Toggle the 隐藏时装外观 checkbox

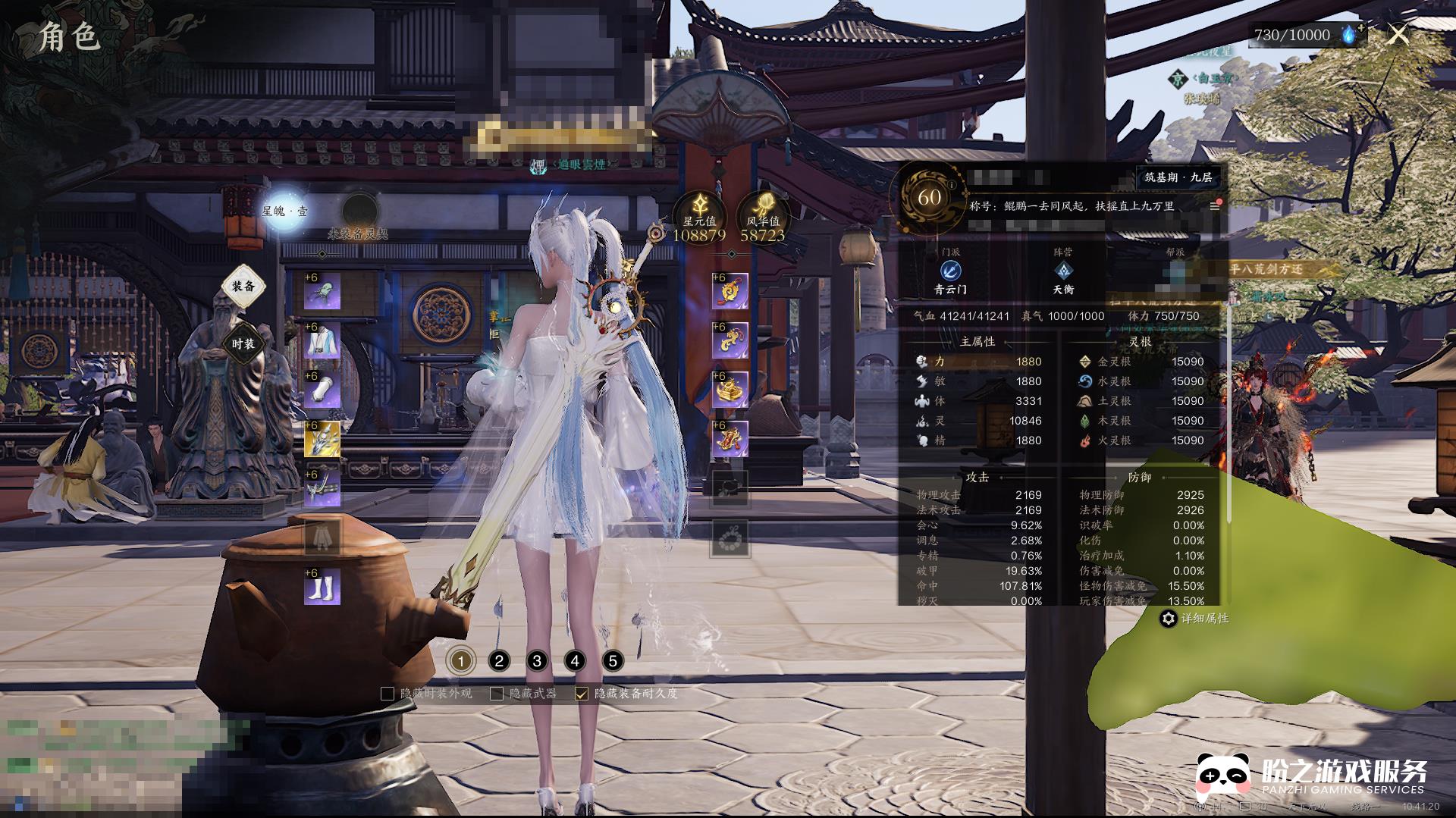[x=388, y=694]
